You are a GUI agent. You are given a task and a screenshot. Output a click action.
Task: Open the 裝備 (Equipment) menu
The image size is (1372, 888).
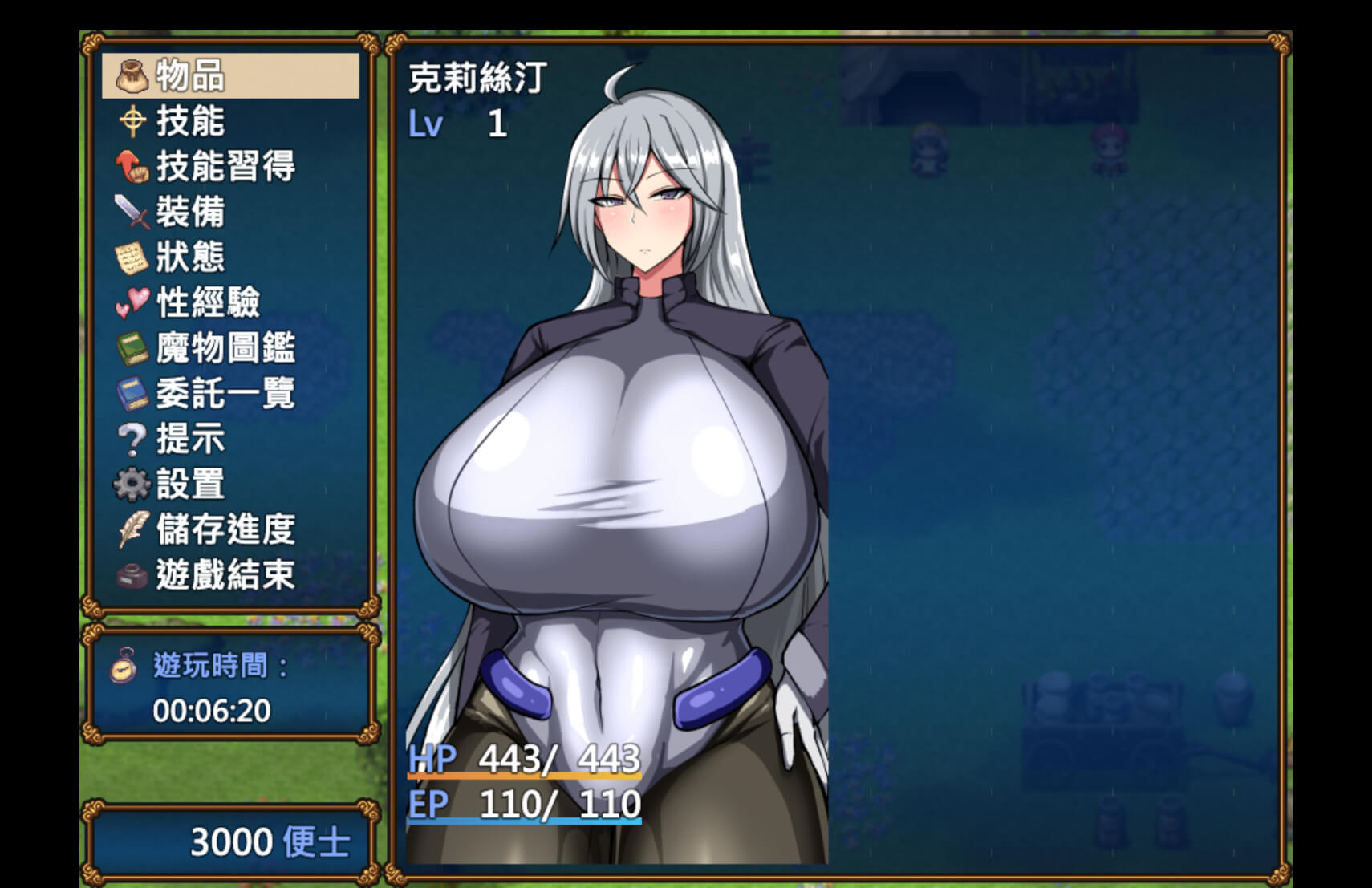click(x=230, y=212)
